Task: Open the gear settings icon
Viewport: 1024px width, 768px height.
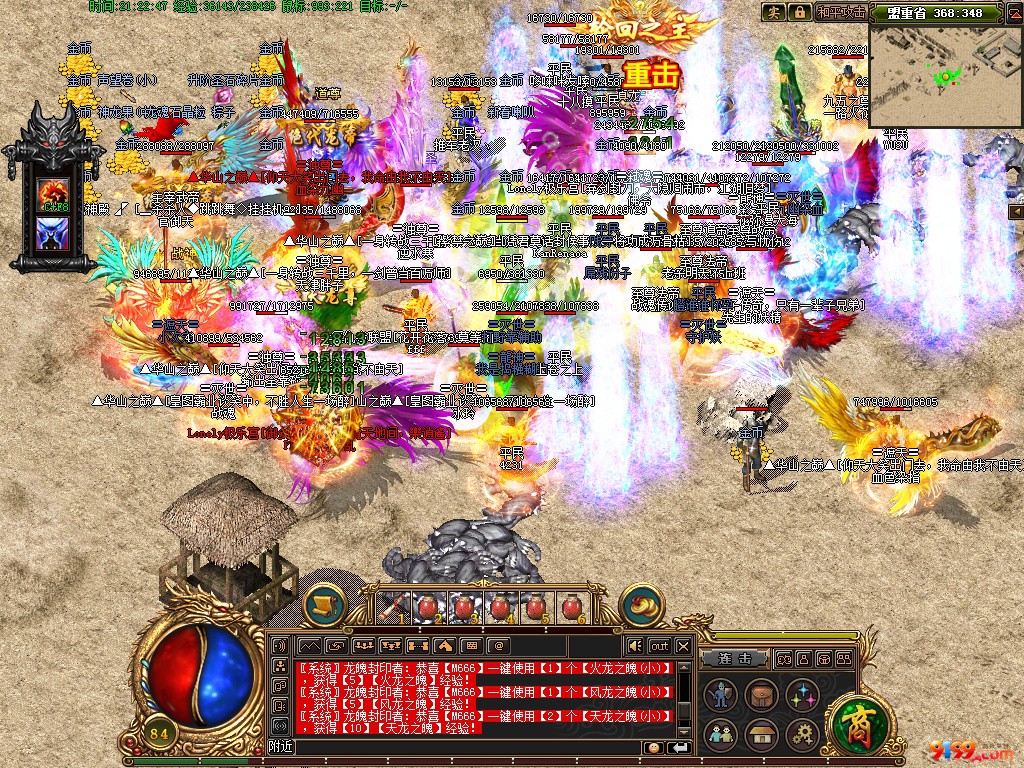Action: tap(800, 735)
